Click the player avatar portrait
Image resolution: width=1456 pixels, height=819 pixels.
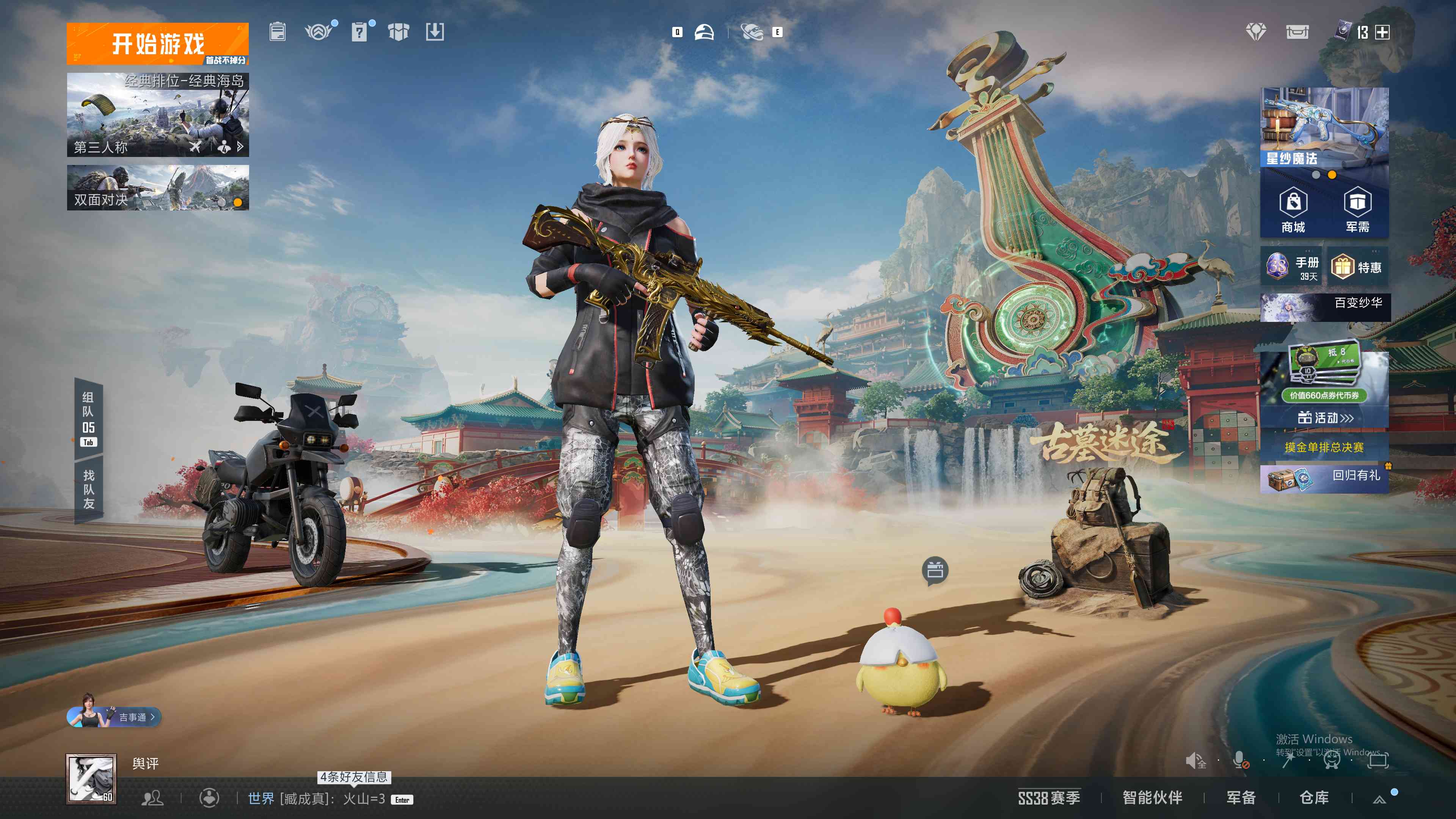point(91,778)
